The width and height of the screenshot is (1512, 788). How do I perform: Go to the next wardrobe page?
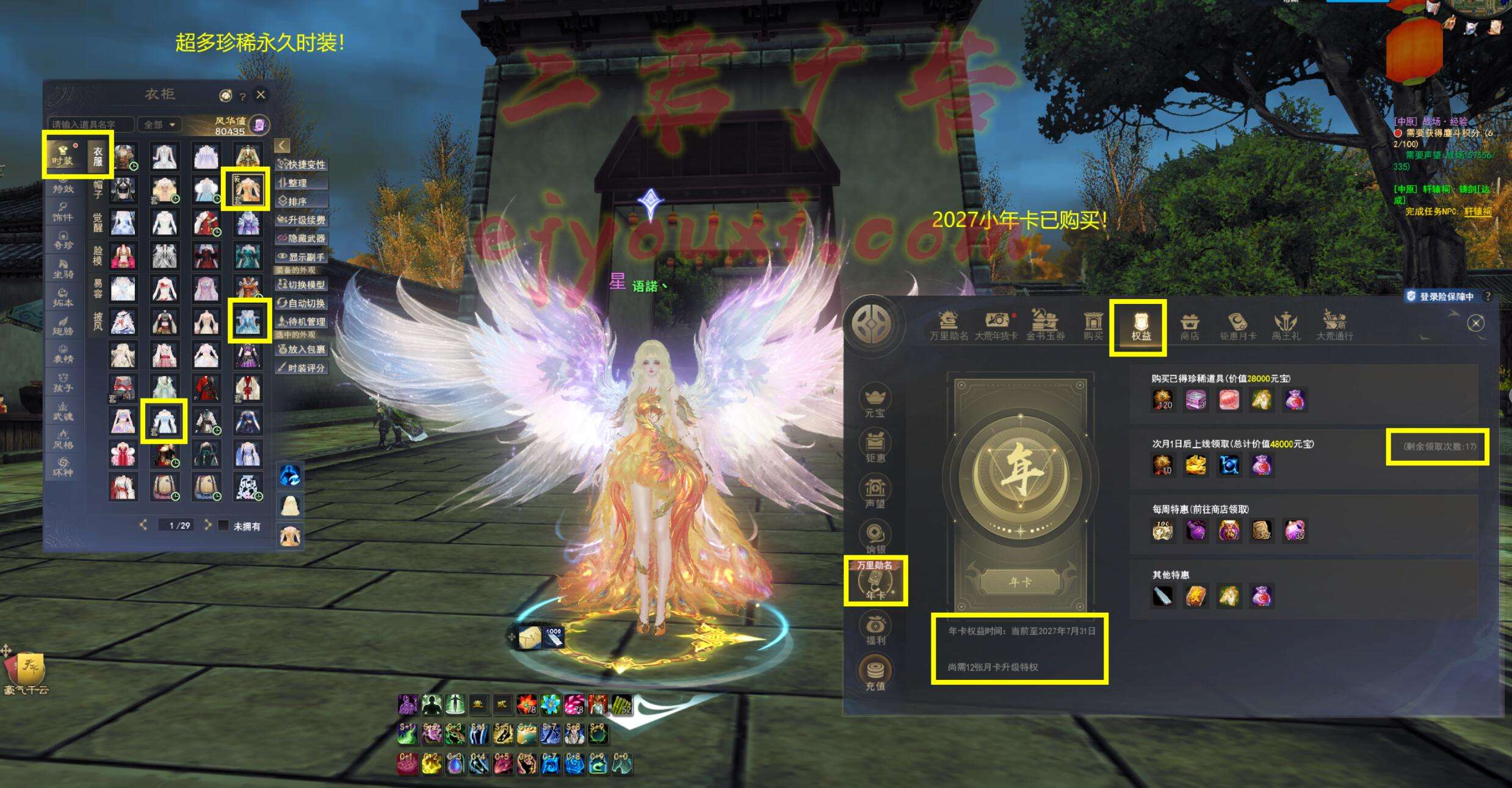(208, 525)
